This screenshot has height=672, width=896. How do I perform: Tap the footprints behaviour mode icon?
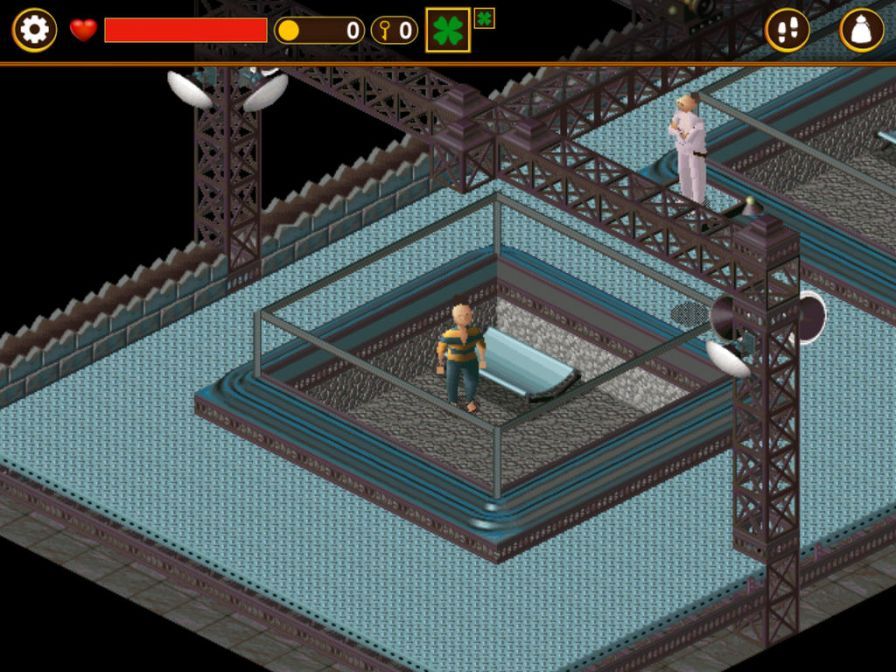(787, 30)
